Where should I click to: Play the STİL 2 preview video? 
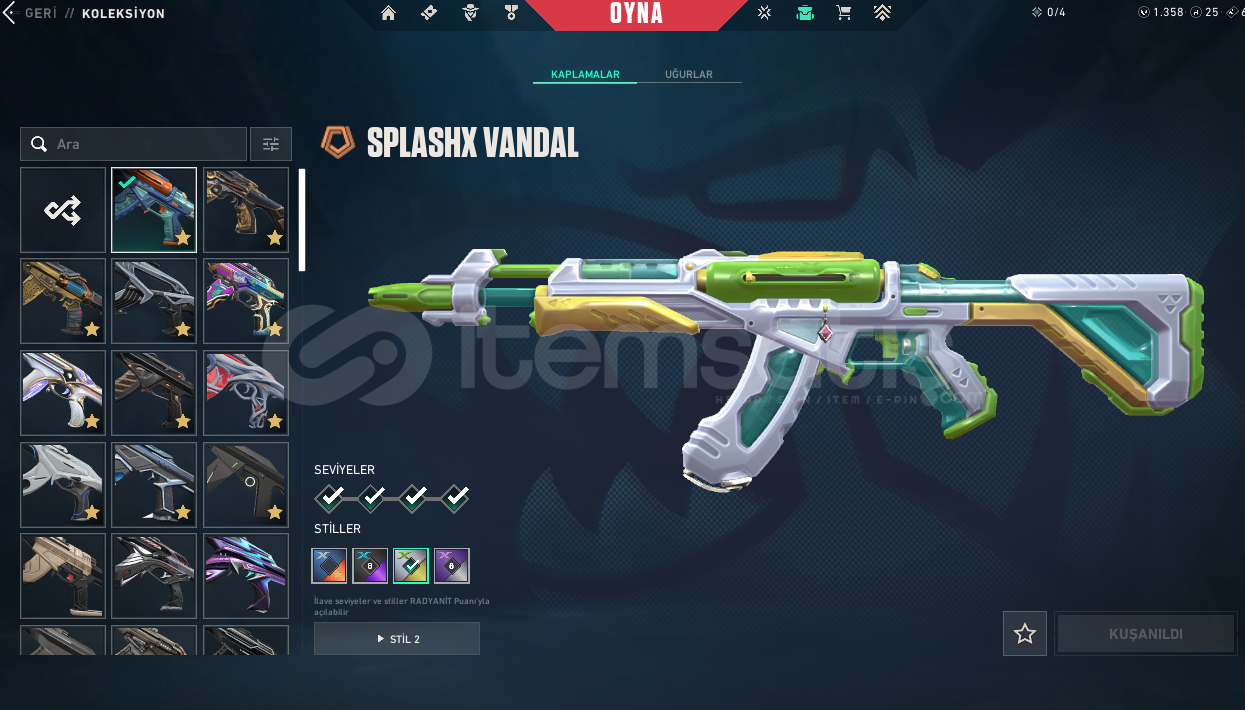pyautogui.click(x=397, y=639)
